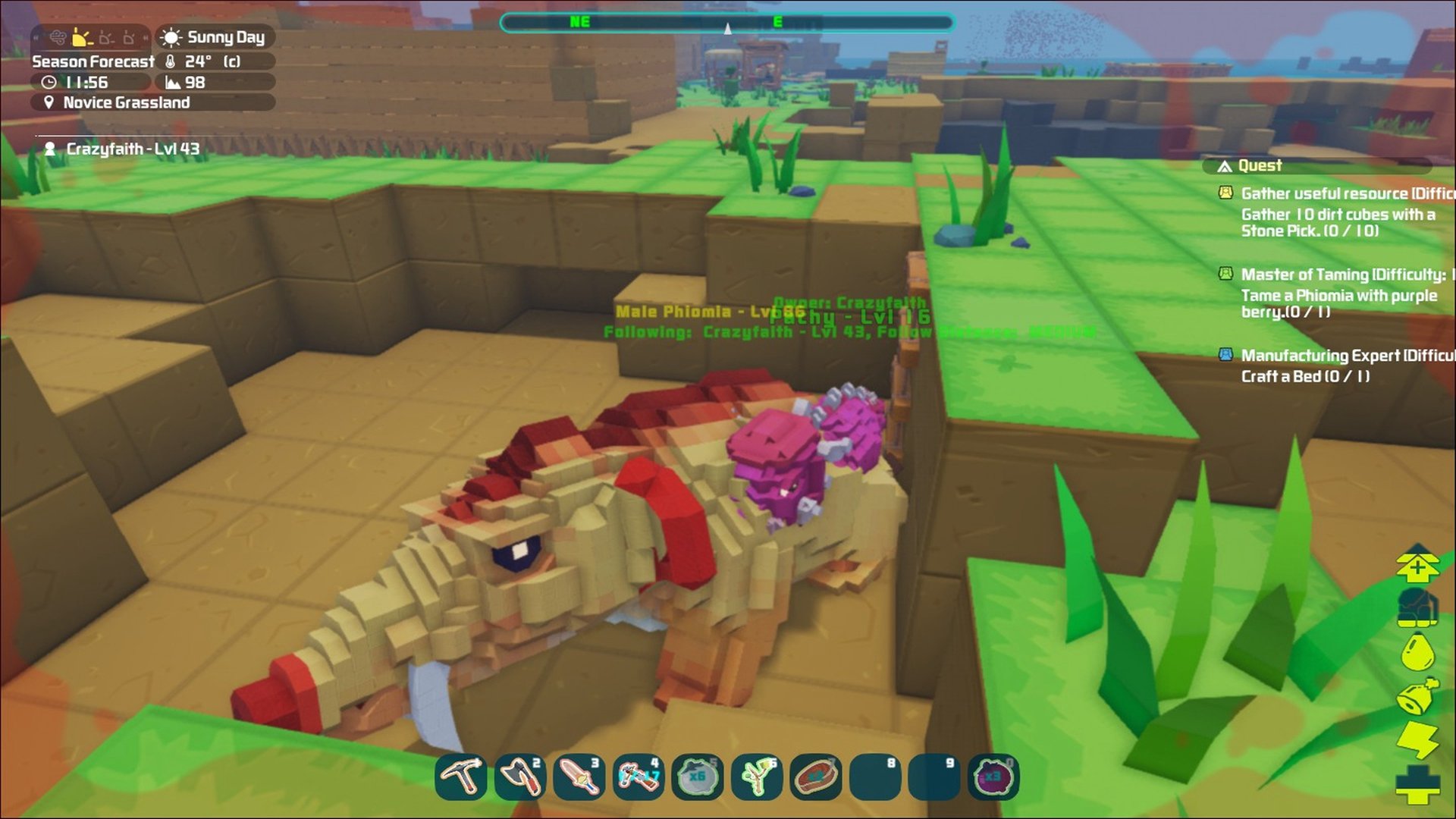Viewport: 1456px width, 819px height.
Task: Select the crossbow weapon in slot 4
Action: (639, 777)
